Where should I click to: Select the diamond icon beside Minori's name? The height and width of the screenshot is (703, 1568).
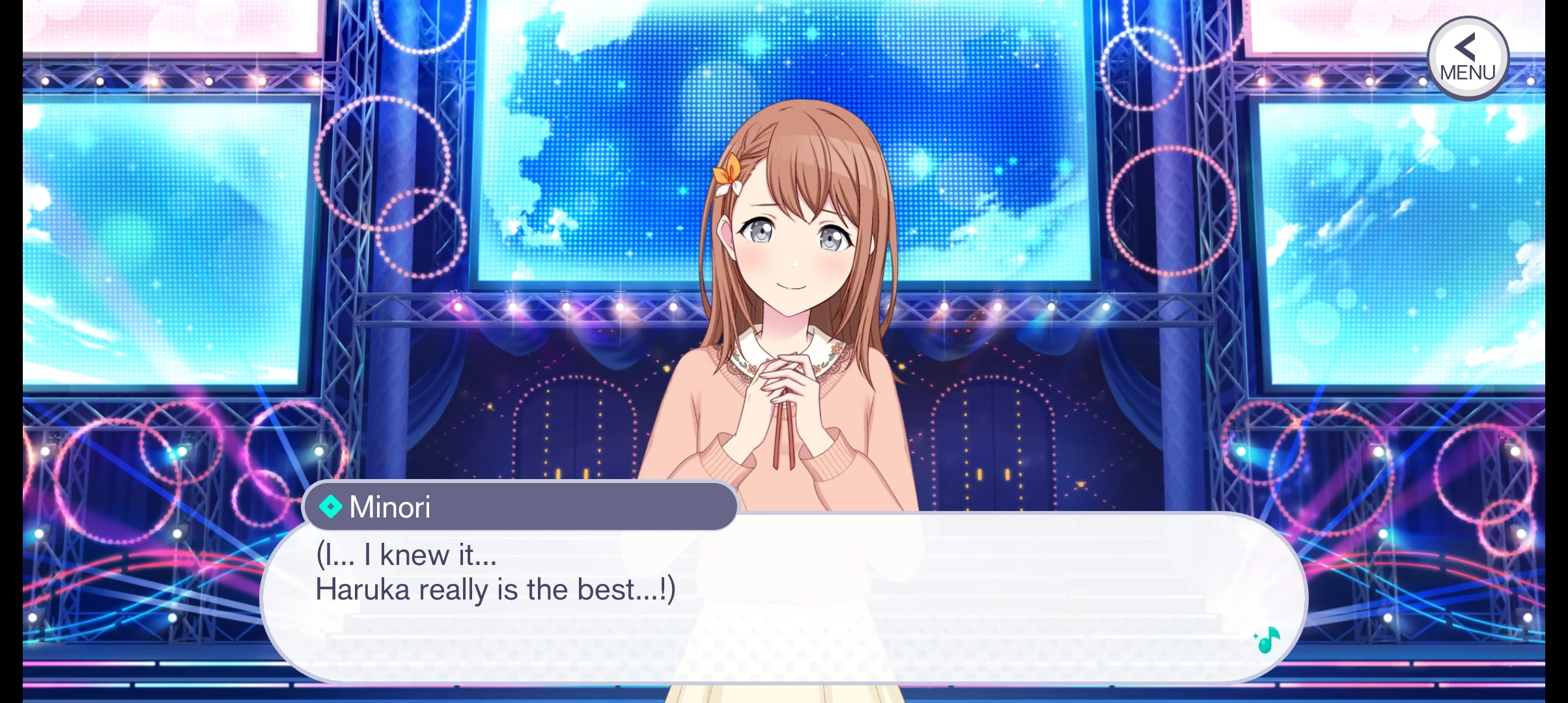pyautogui.click(x=333, y=506)
